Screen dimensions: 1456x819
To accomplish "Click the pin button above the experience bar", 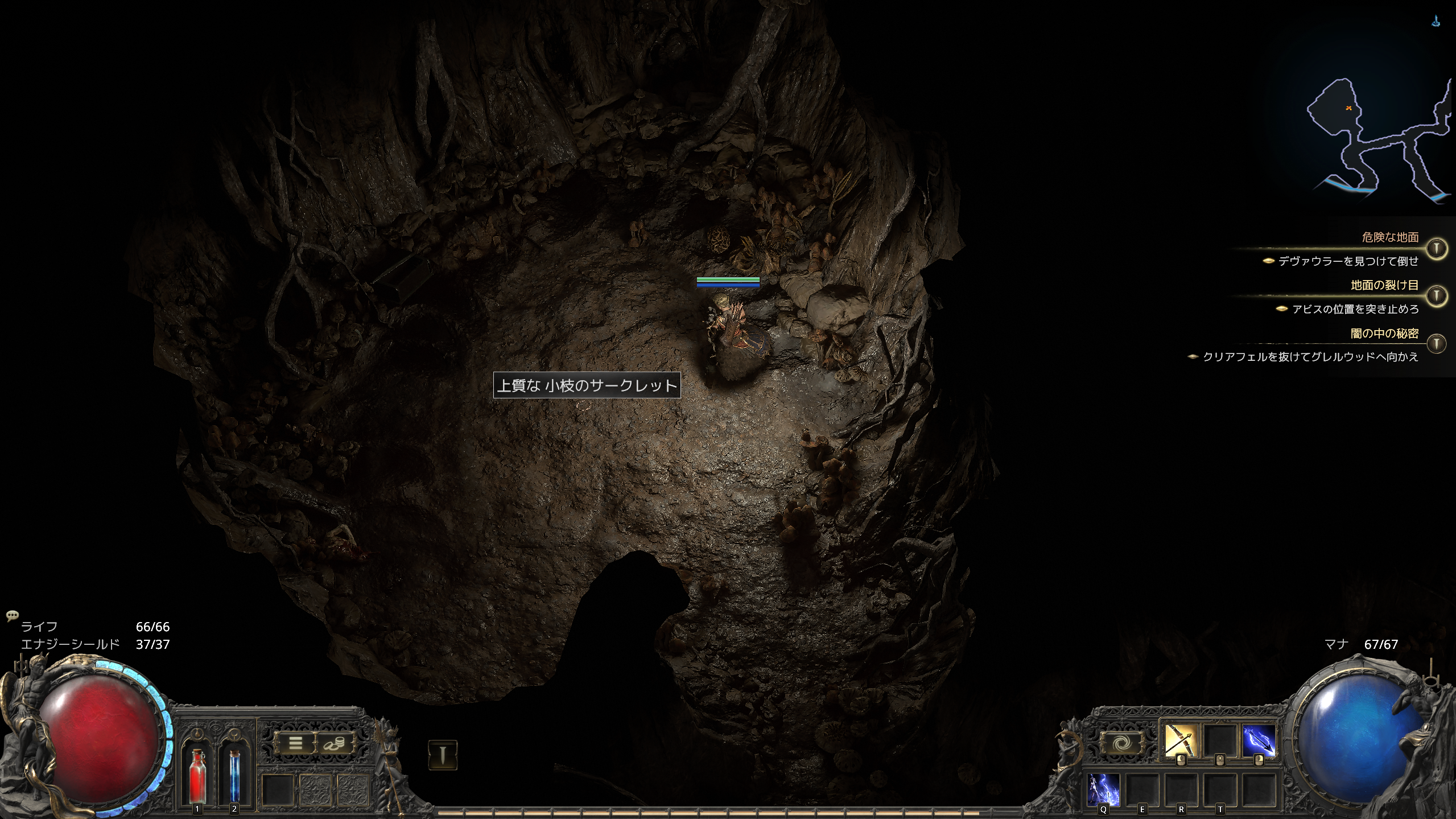I will (x=443, y=755).
